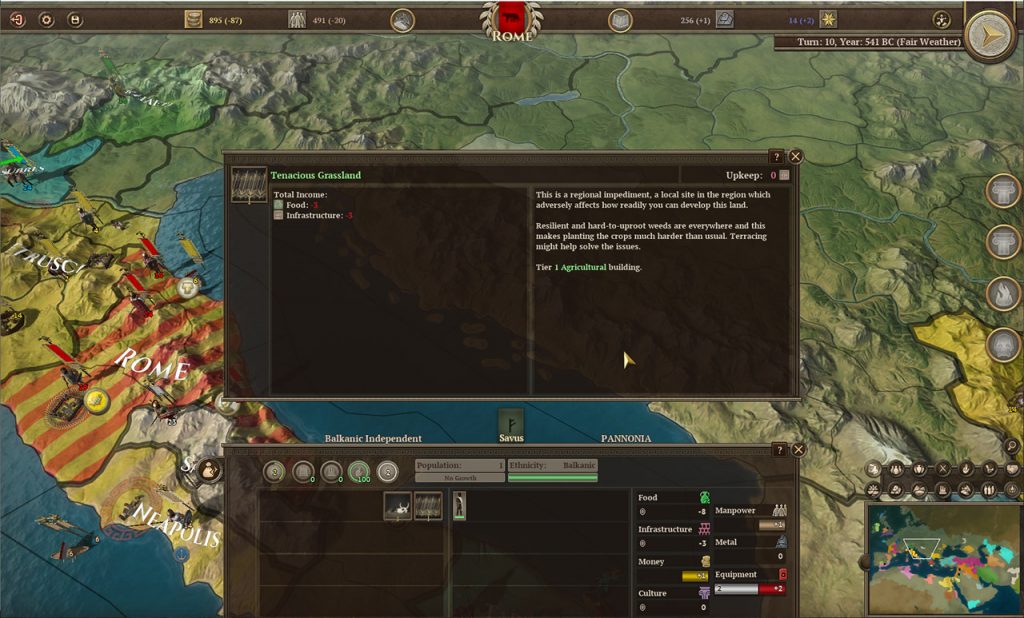The height and width of the screenshot is (618, 1024).
Task: Select the cattle skull building tile
Action: point(398,506)
